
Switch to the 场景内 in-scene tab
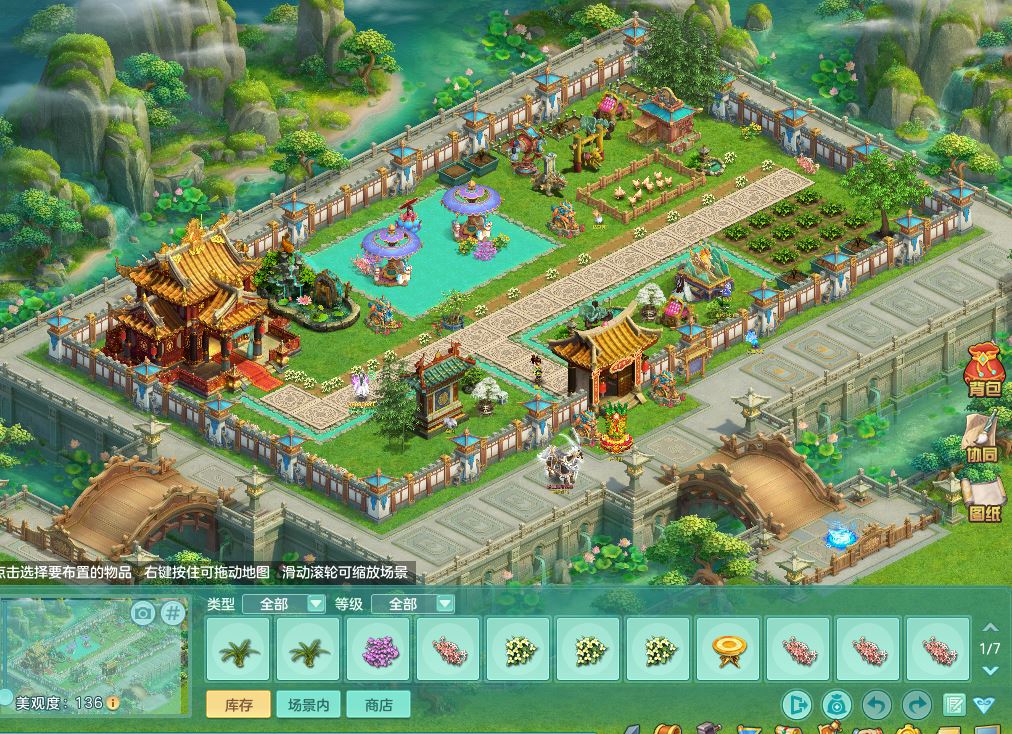308,705
